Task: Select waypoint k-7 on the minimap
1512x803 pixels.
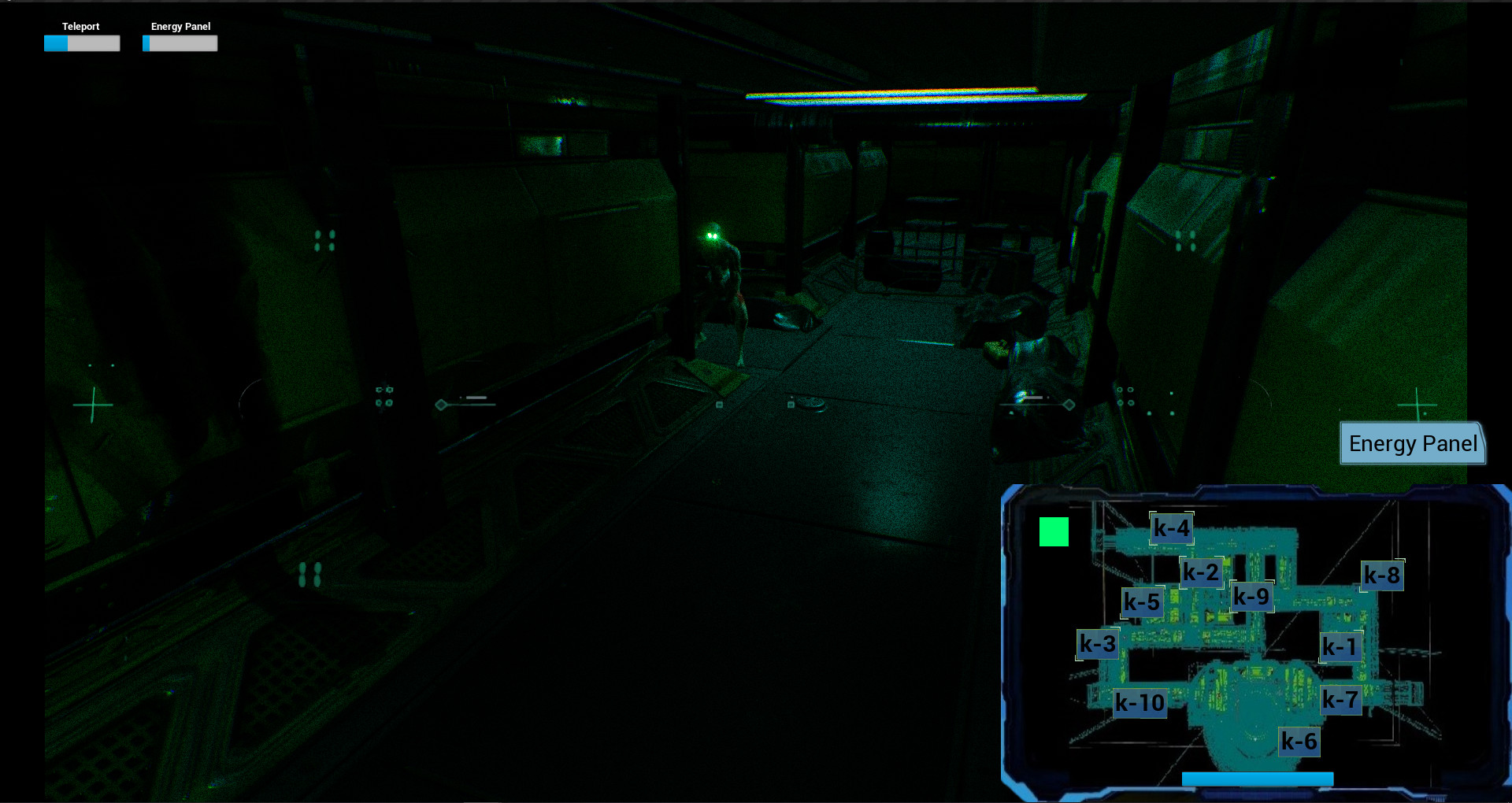Action: [x=1341, y=700]
